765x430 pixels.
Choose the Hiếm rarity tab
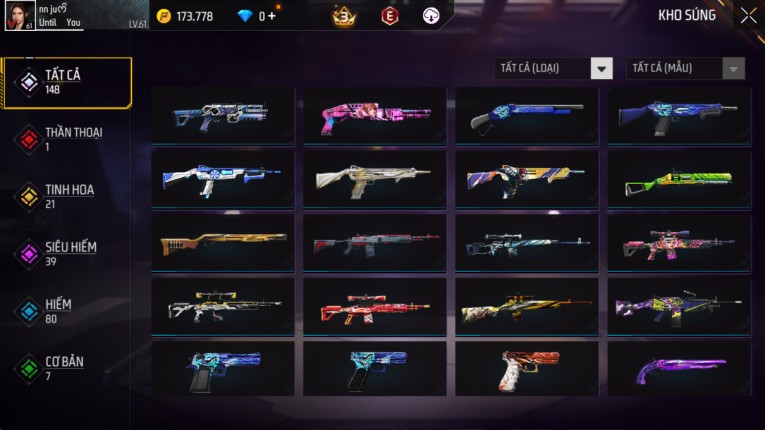[67, 311]
